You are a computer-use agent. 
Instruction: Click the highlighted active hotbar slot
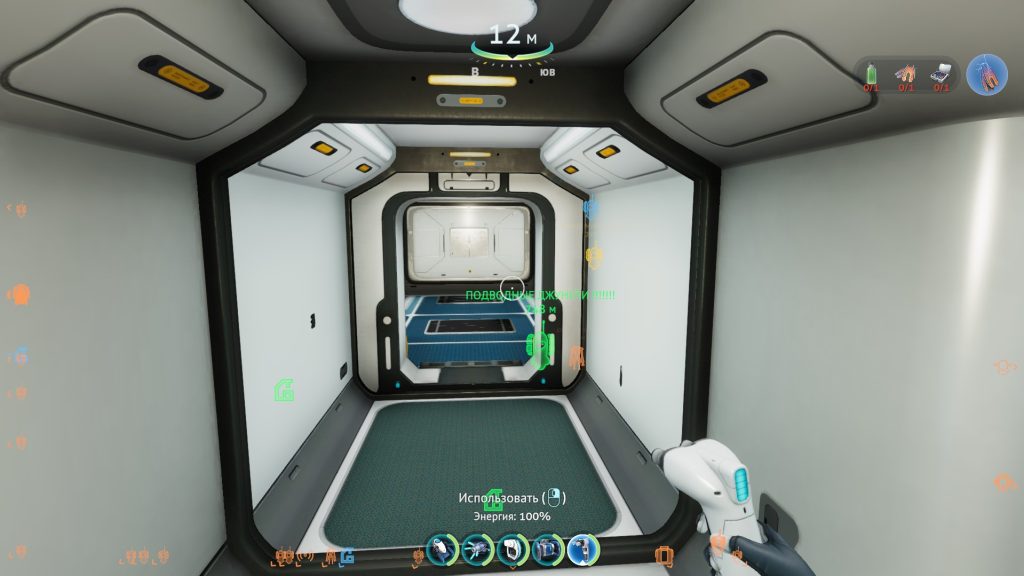point(582,549)
